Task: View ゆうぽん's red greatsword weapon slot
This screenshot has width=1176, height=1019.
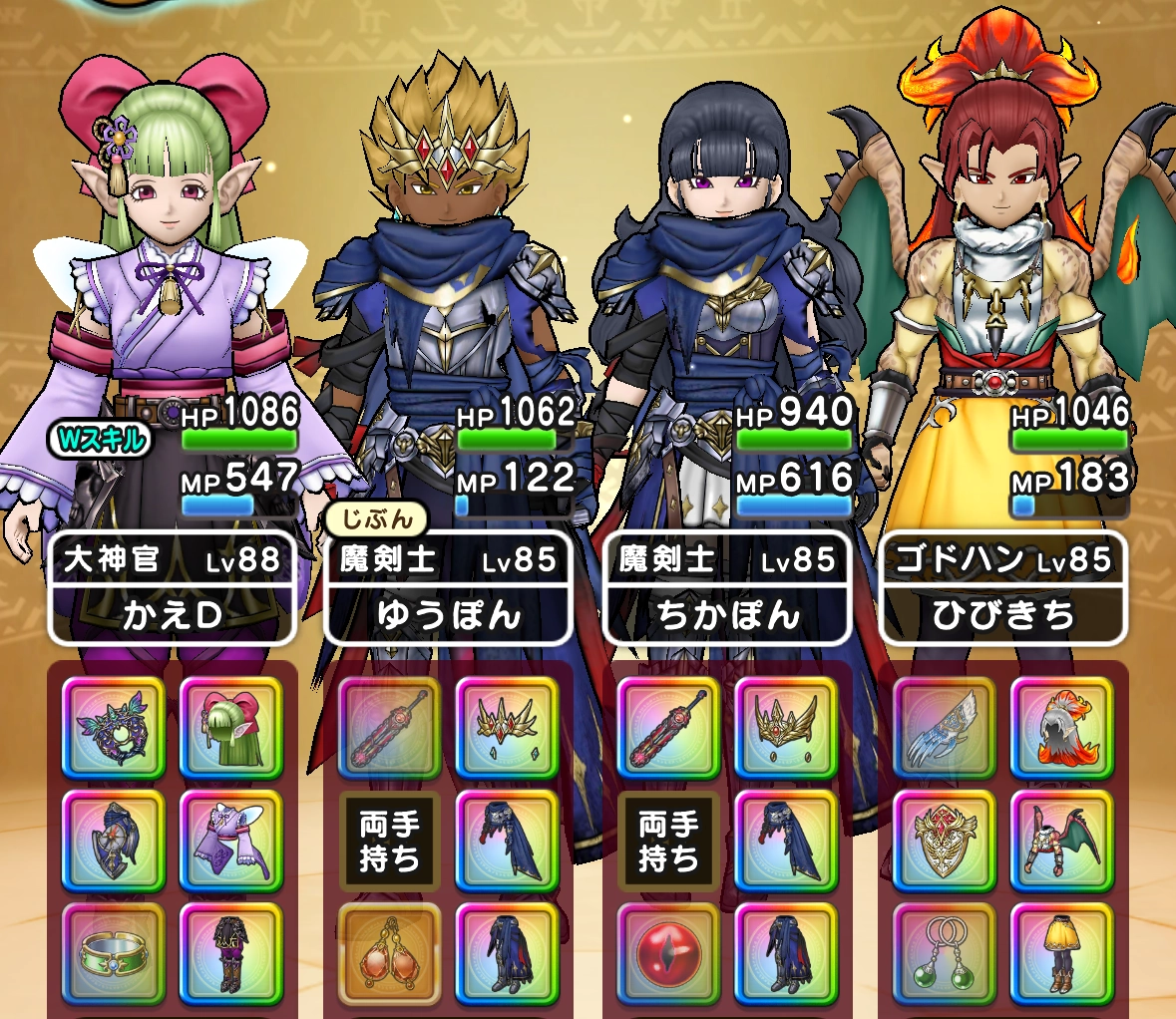Action: point(389,729)
